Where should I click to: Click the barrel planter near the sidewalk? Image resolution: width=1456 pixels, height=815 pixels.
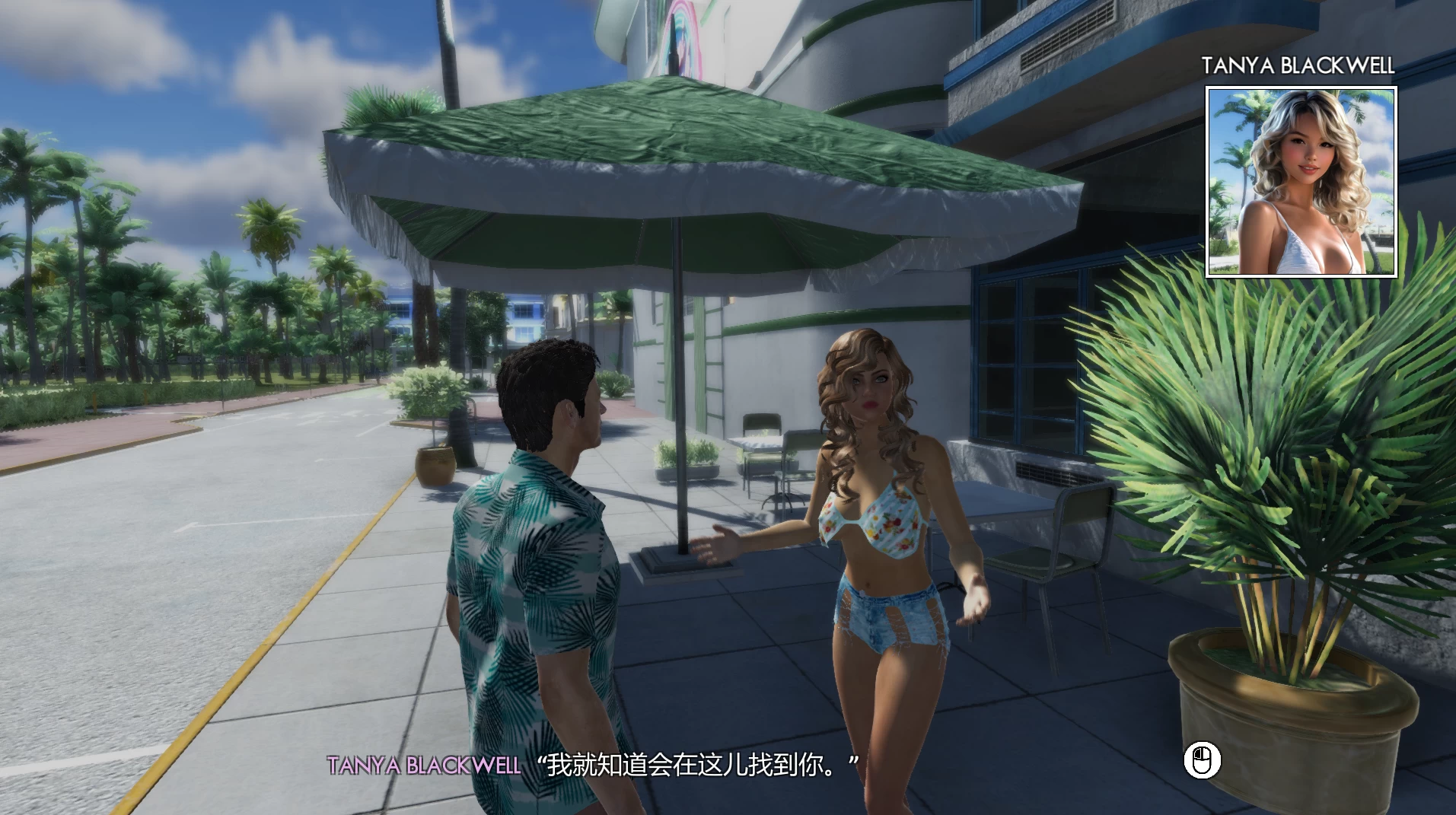pyautogui.click(x=434, y=464)
